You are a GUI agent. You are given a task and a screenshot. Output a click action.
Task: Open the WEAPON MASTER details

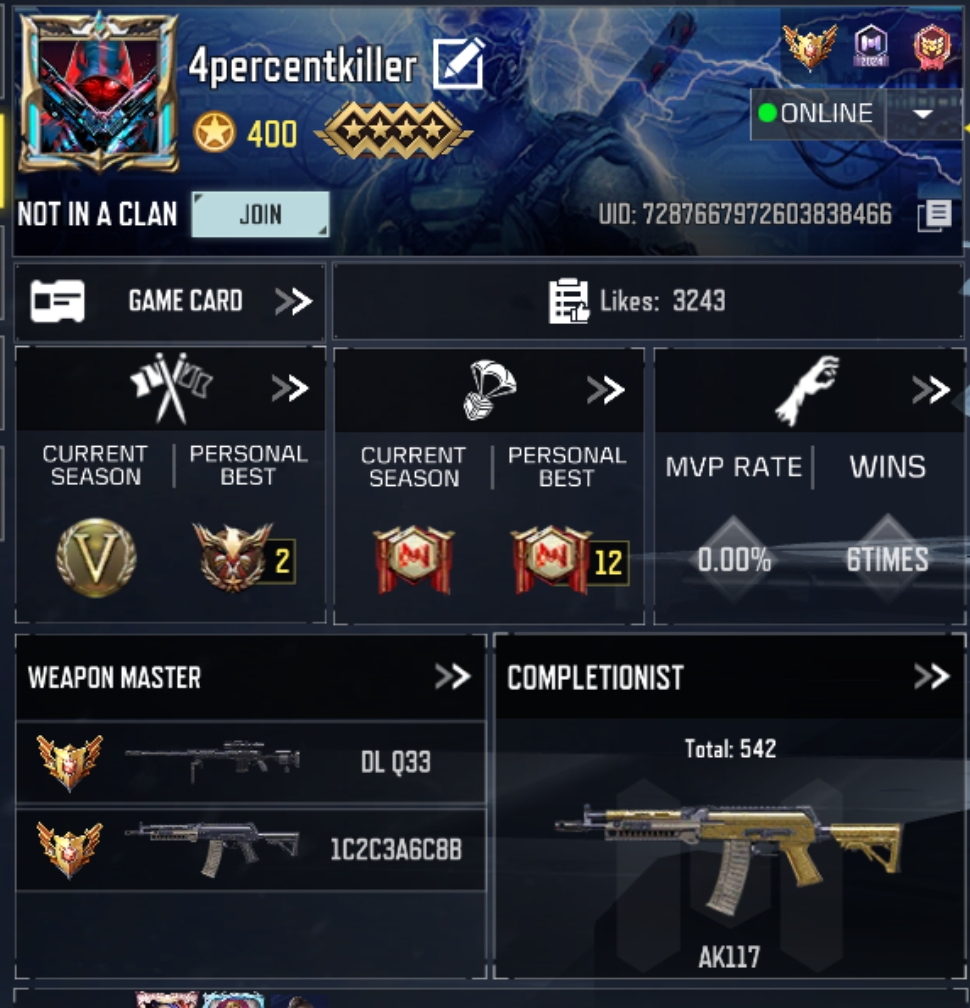tap(452, 677)
